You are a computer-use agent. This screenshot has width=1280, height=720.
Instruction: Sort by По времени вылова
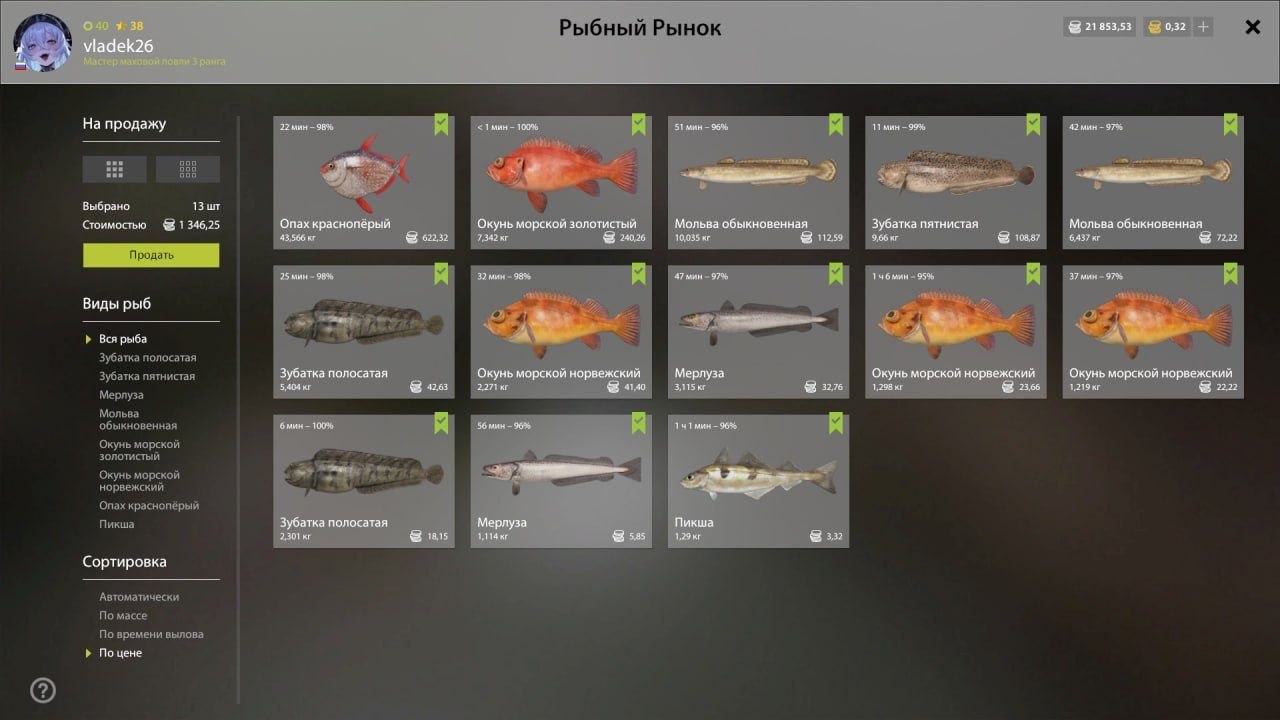(151, 634)
